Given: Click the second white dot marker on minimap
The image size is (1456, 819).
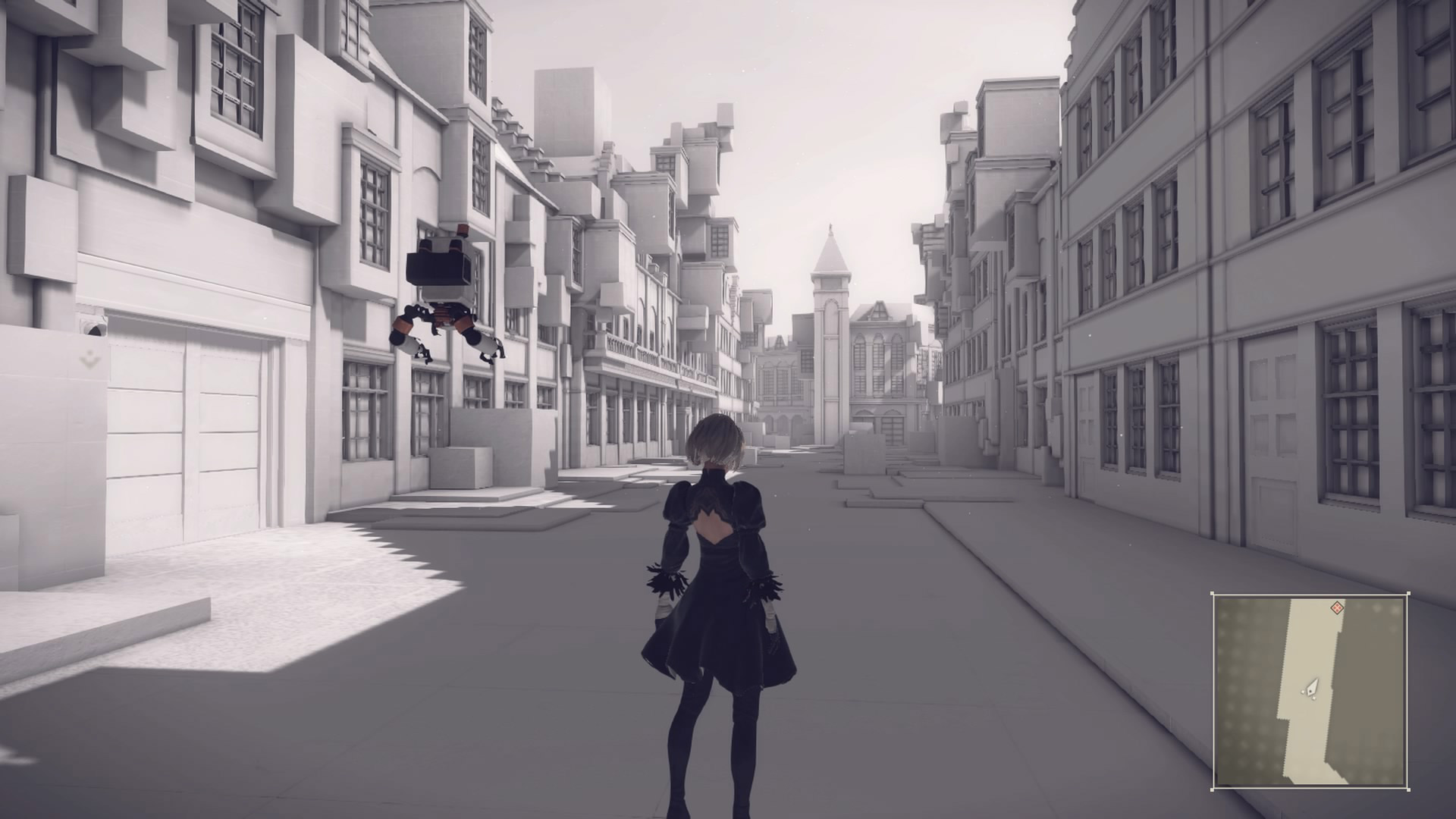Looking at the screenshot, I should (x=1313, y=698).
